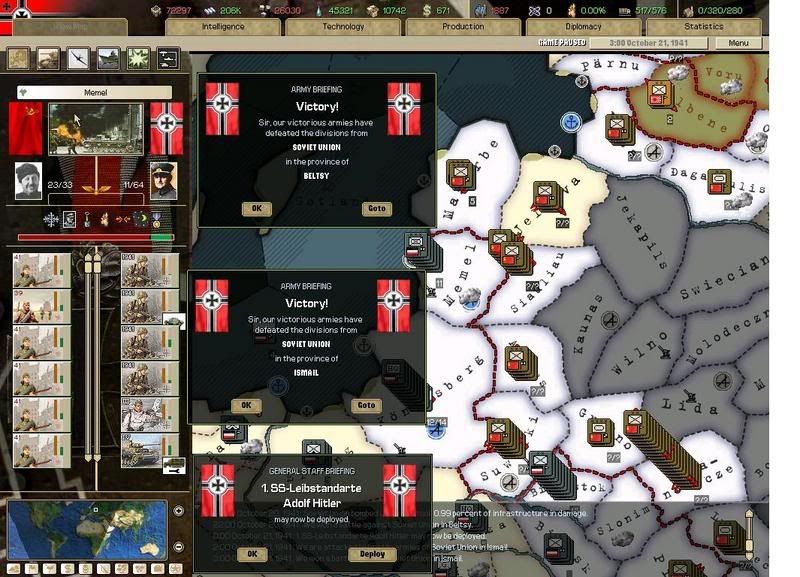
Task: Select the German commander portrait
Action: pyautogui.click(x=163, y=180)
